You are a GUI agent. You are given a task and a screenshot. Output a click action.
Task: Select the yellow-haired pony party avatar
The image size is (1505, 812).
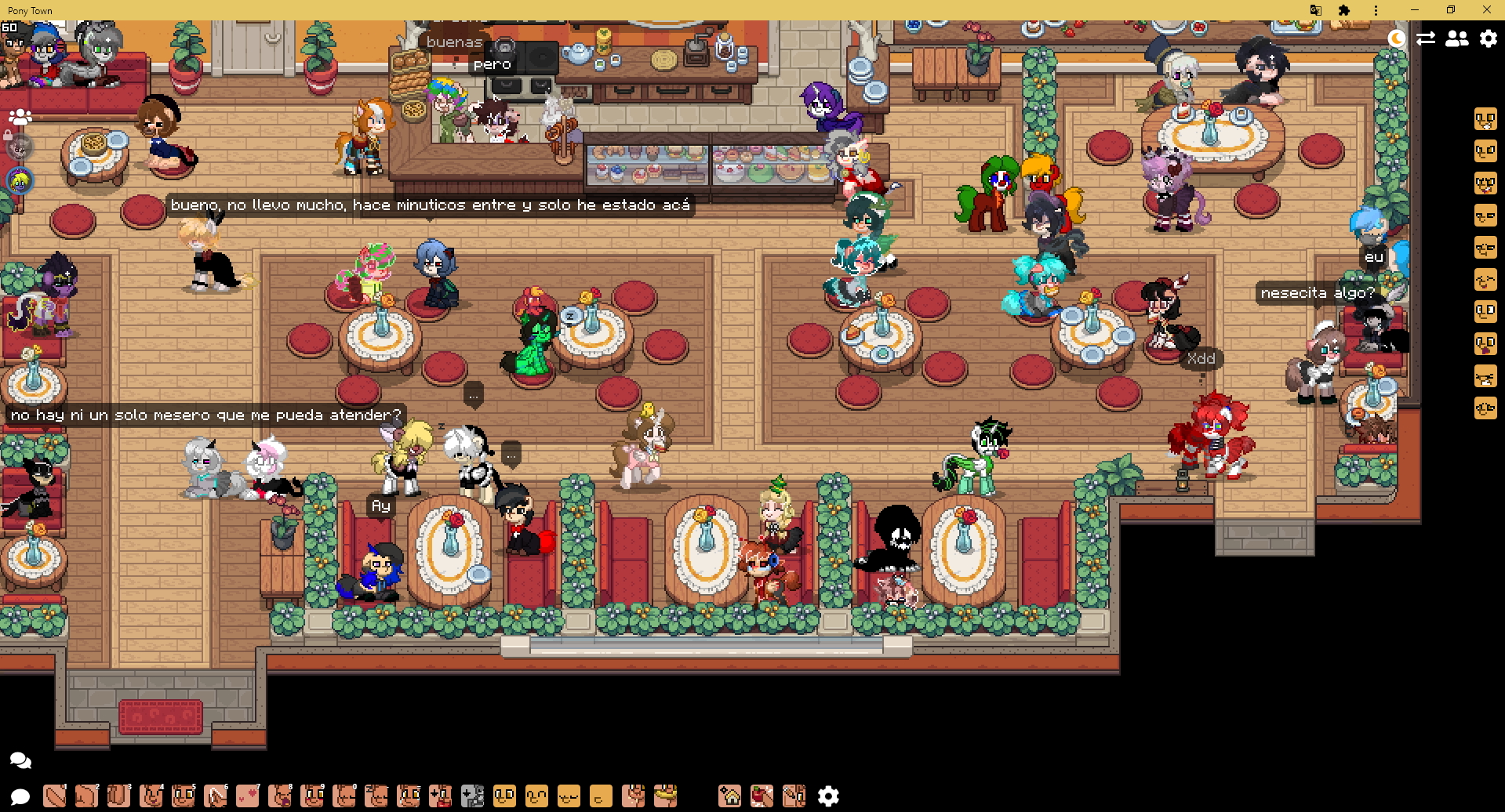(x=20, y=181)
